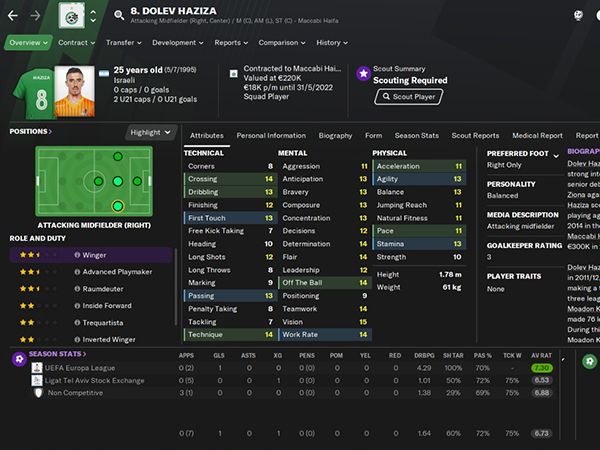The width and height of the screenshot is (600, 450).
Task: Open the Contract menu
Action: pos(76,43)
